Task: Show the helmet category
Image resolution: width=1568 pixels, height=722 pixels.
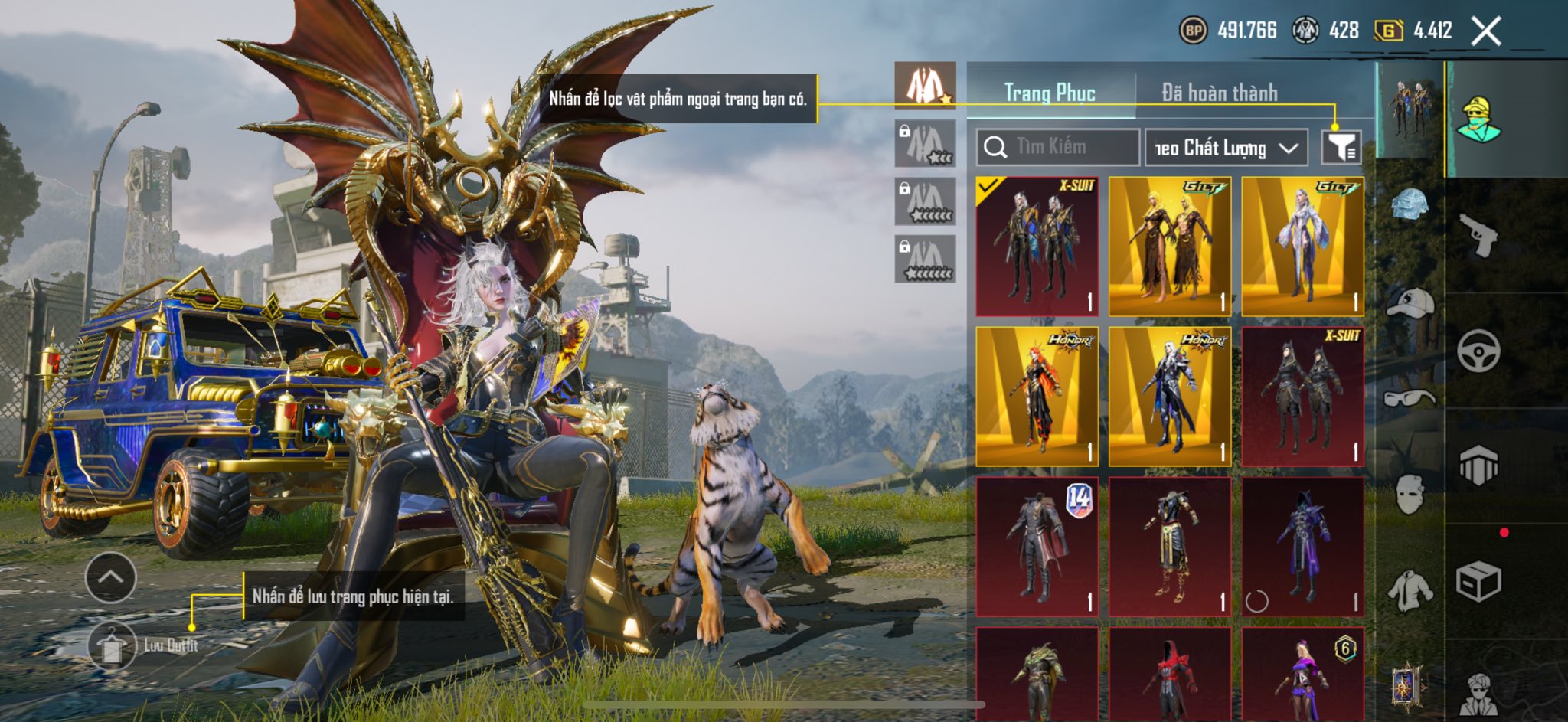Action: (1410, 204)
